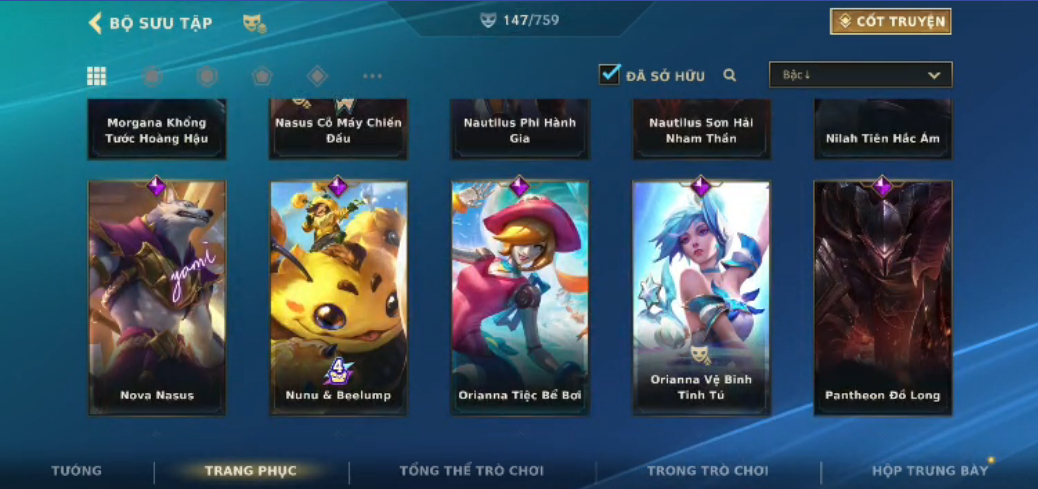Switch to the Tổng Thể Trò Chơi tab
Screen dimensions: 1038x489
point(471,471)
